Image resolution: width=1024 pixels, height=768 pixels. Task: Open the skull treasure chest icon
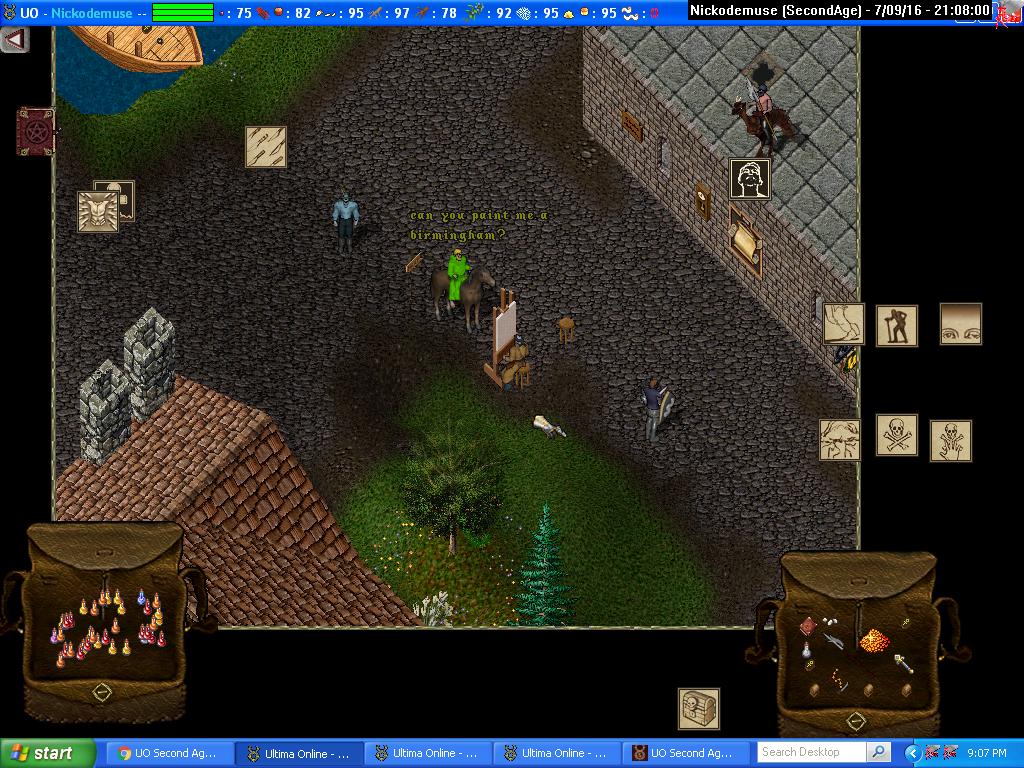699,709
